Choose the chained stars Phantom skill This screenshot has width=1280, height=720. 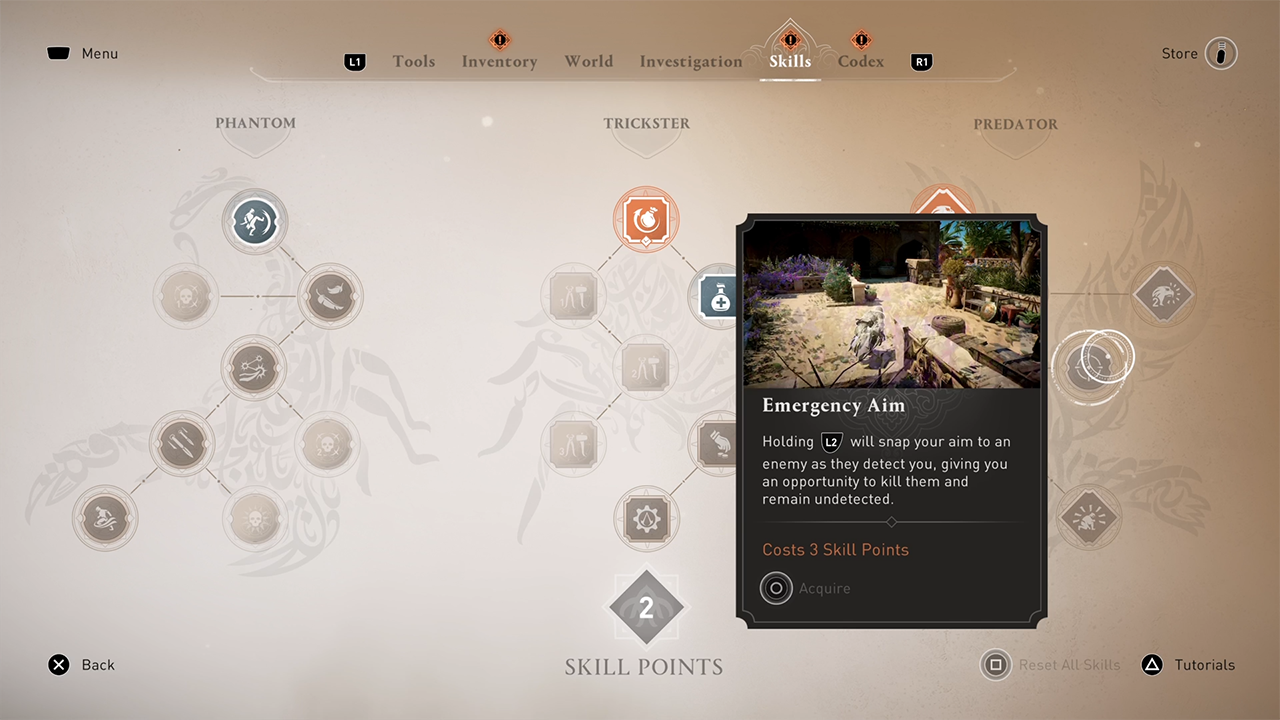coord(254,368)
